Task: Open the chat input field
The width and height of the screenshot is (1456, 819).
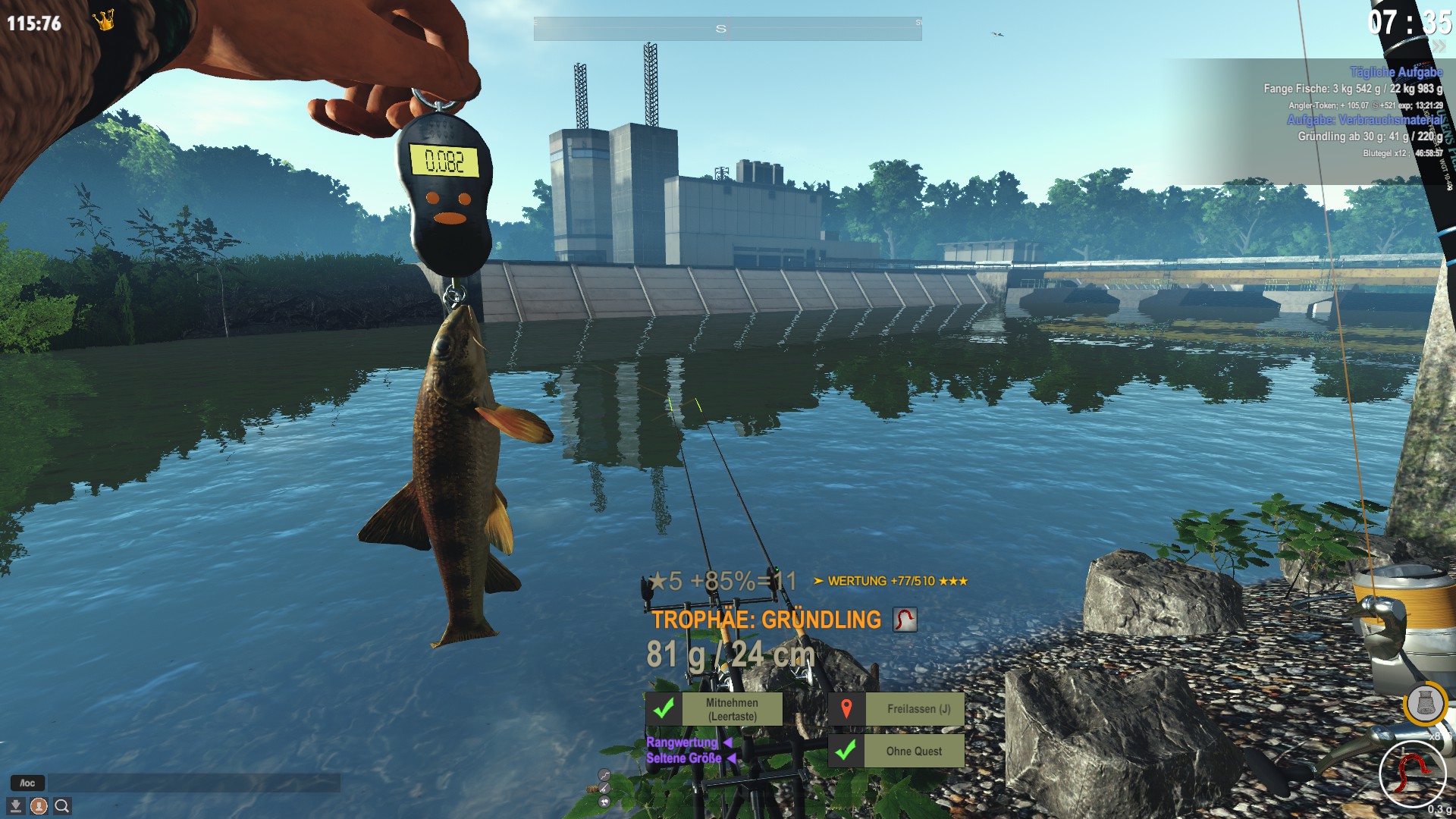Action: [x=193, y=783]
